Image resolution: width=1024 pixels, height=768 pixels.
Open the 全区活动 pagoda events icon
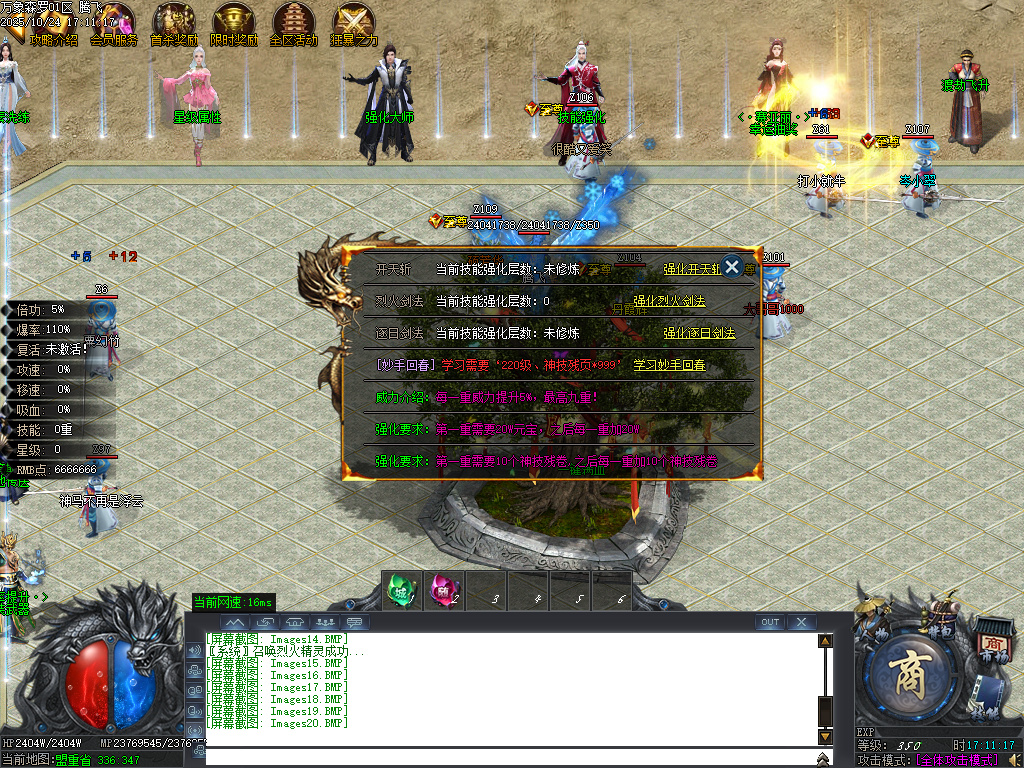294,24
